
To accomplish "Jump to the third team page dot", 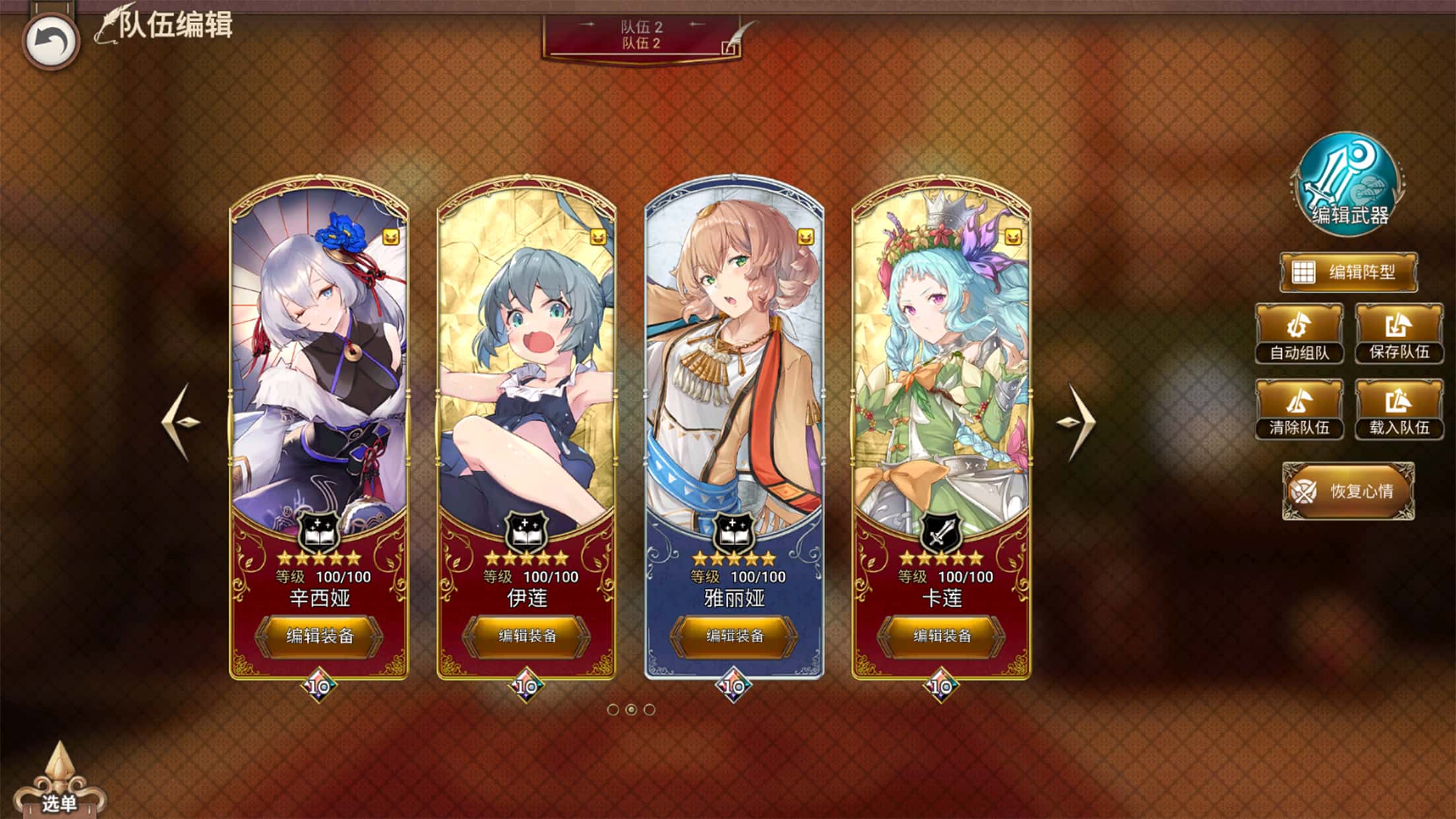I will click(650, 710).
